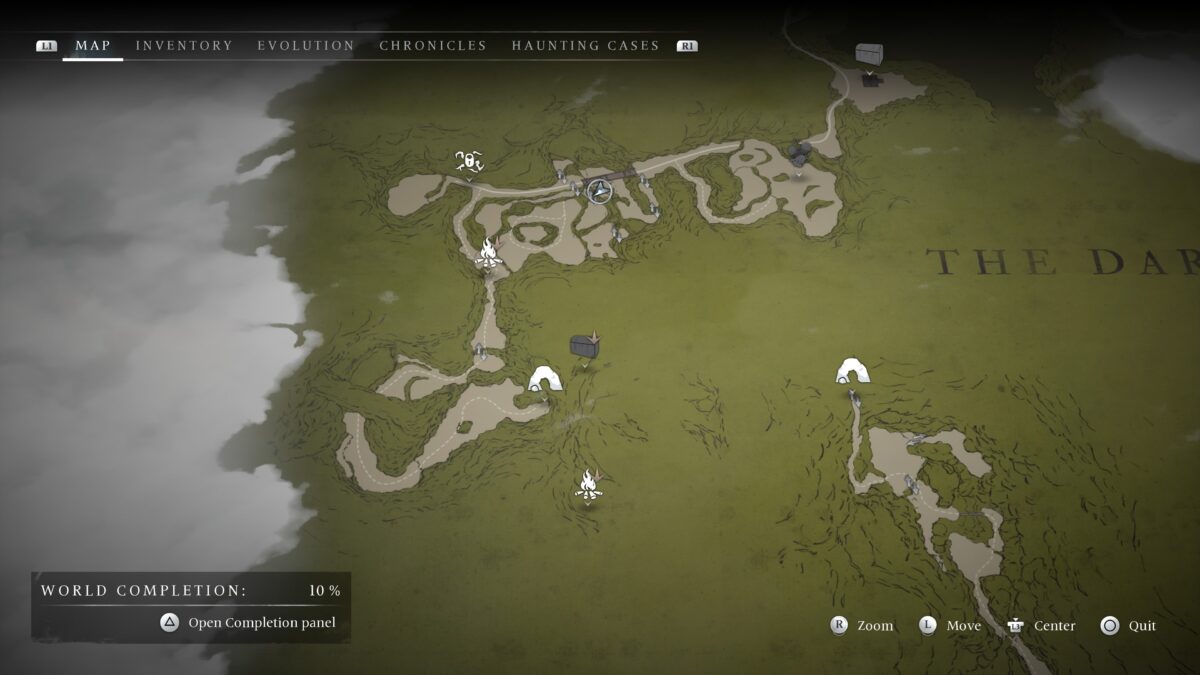The width and height of the screenshot is (1200, 675).
Task: Pick the dark nest cluster map marker
Action: pyautogui.click(x=799, y=153)
